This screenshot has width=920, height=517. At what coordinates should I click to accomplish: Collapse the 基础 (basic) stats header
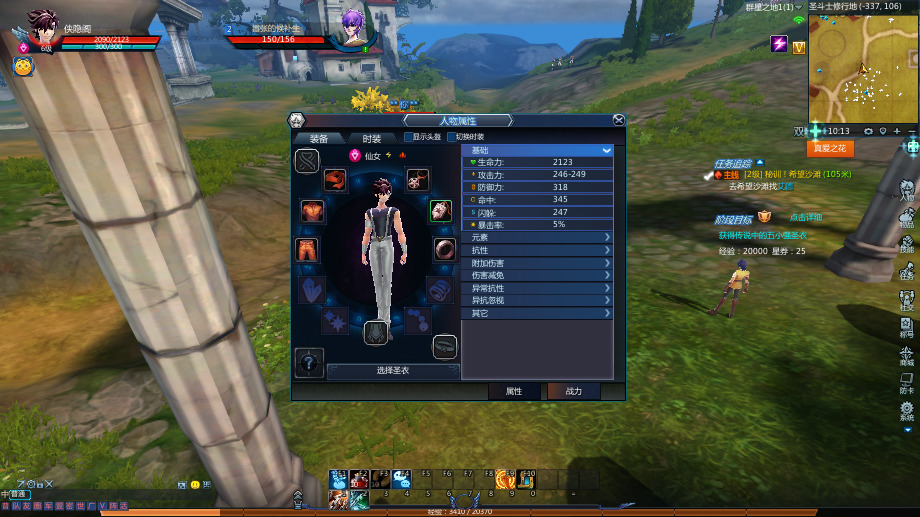(x=538, y=150)
